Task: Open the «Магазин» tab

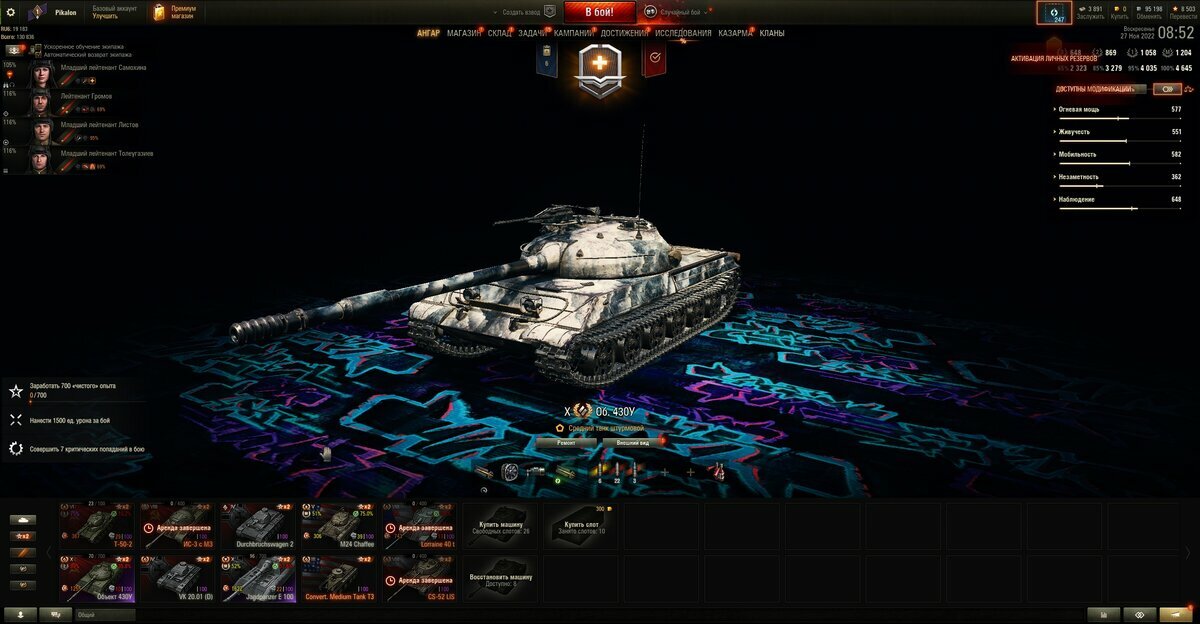Action: 464,33
